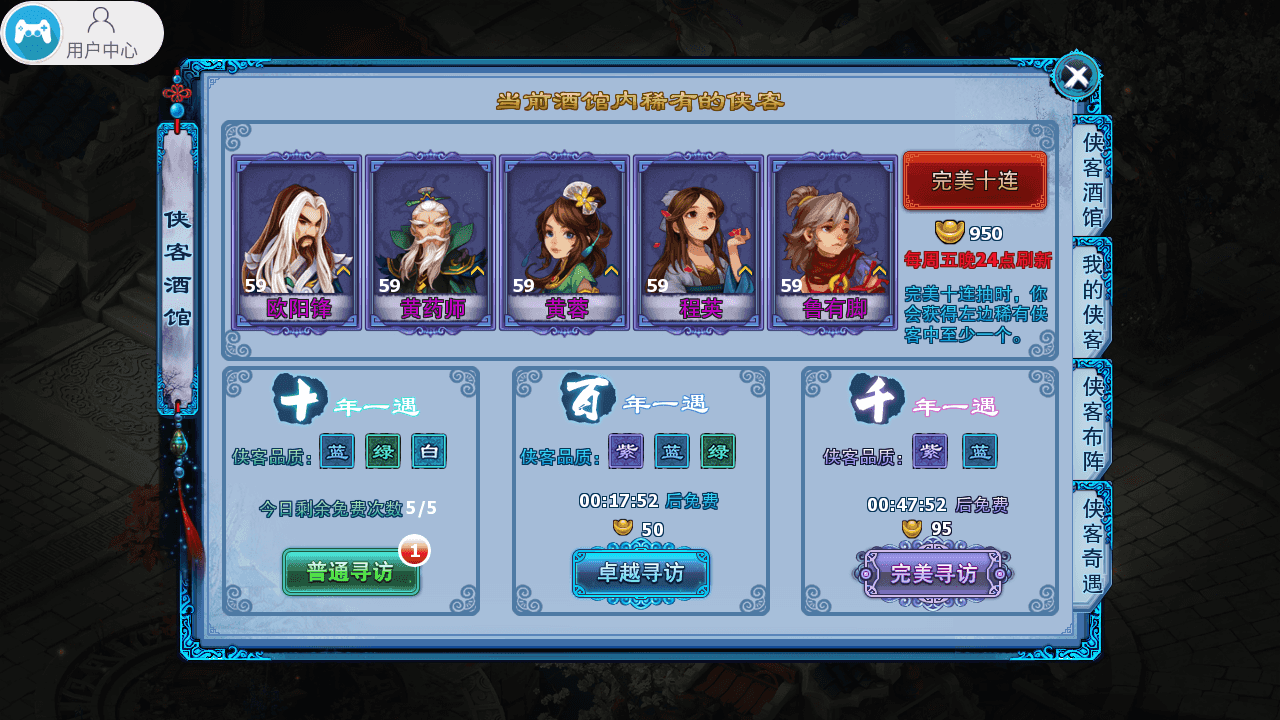Viewport: 1280px width, 720px height.
Task: Switch to the 侠客布阵 tab
Action: [1092, 423]
